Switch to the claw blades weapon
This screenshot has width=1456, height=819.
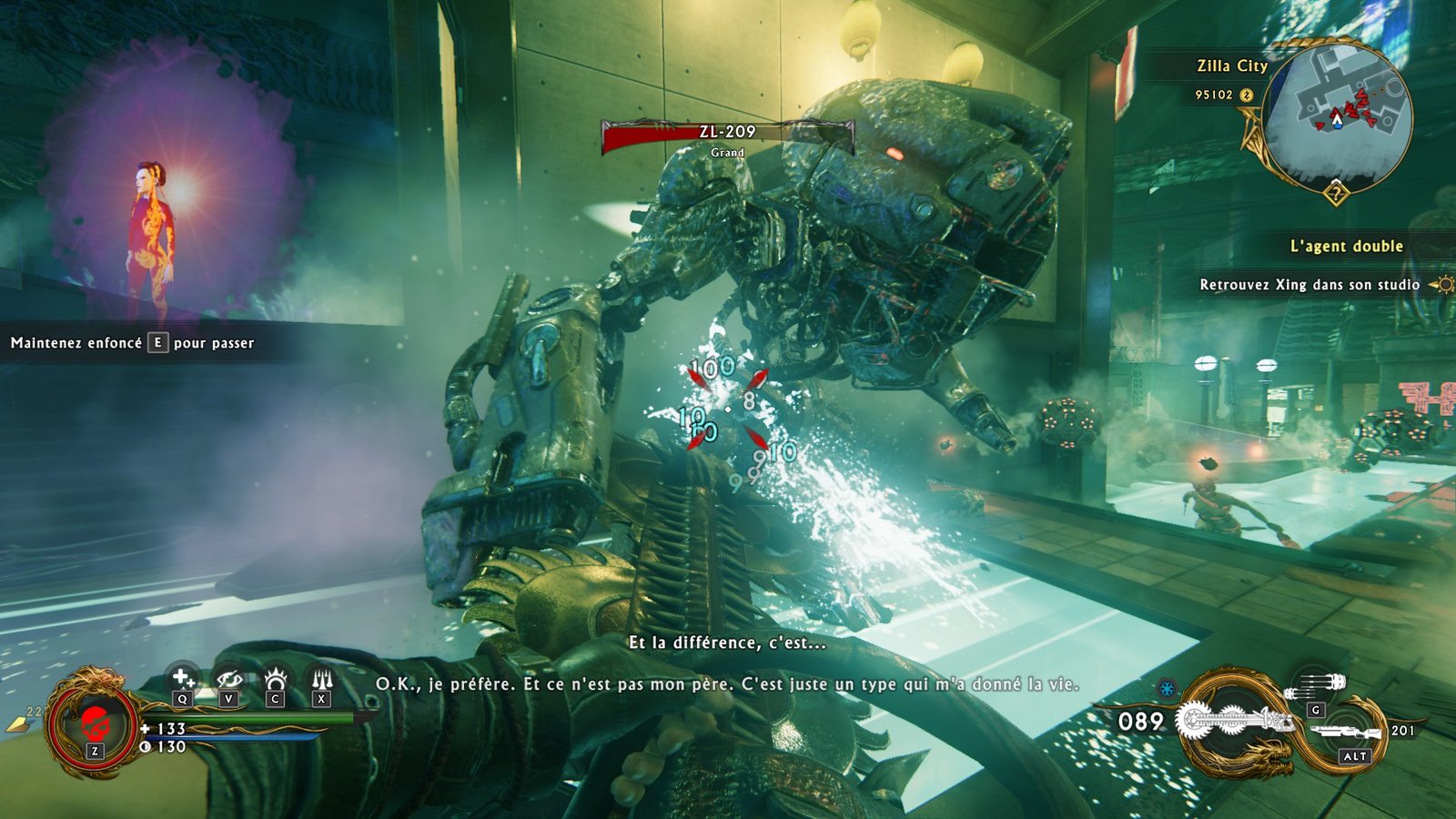pos(1317,683)
